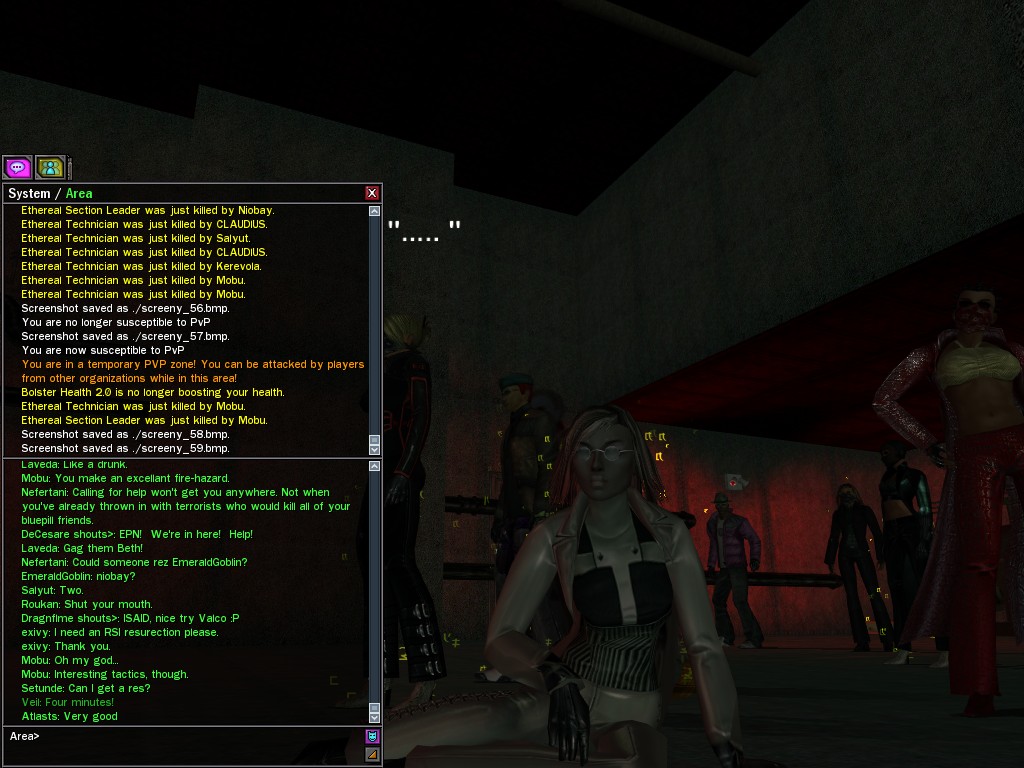Select the Area chat tab label
This screenshot has height=768, width=1024.
pyautogui.click(x=79, y=194)
